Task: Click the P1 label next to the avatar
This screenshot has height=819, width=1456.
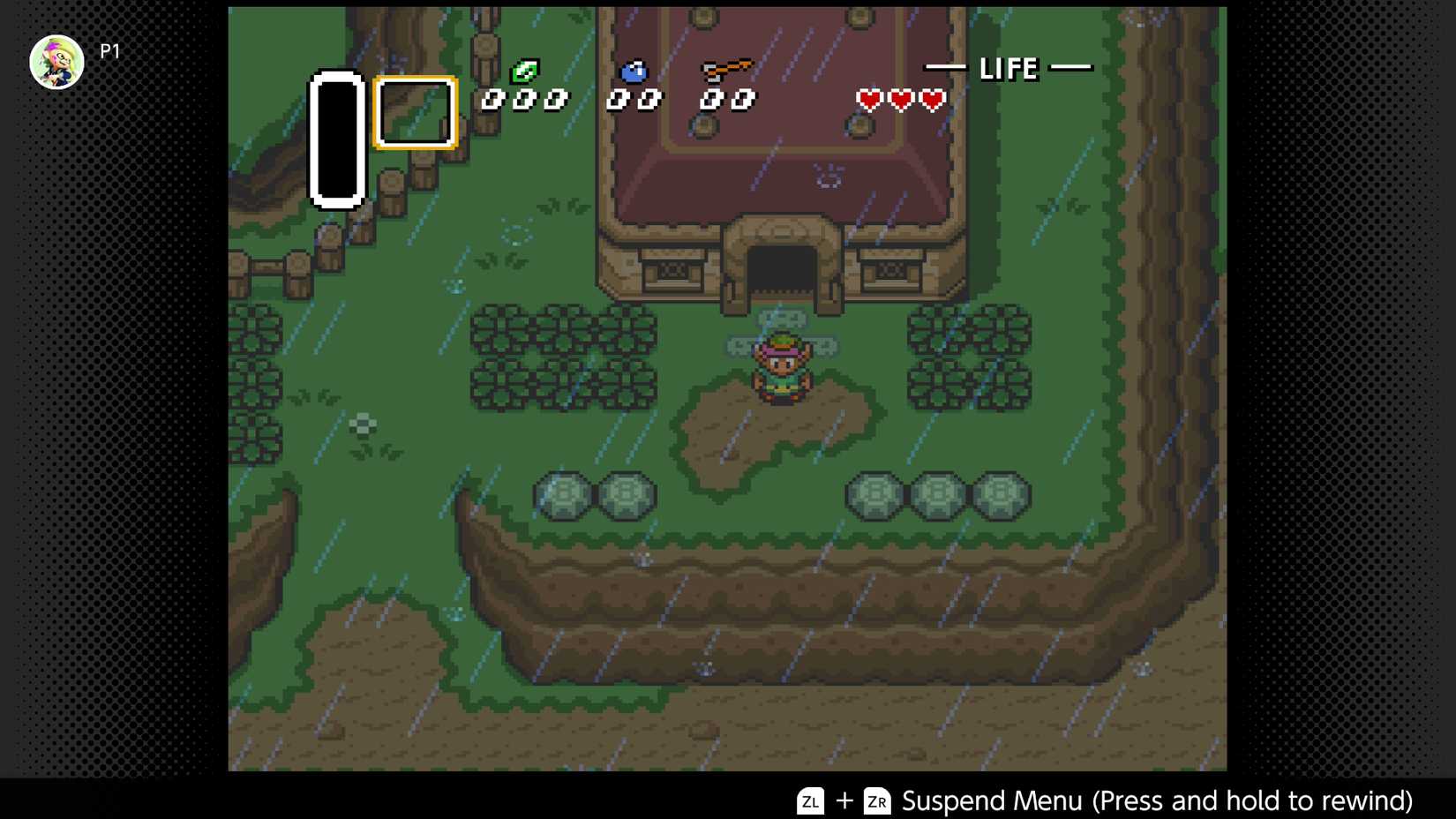Action: point(109,50)
